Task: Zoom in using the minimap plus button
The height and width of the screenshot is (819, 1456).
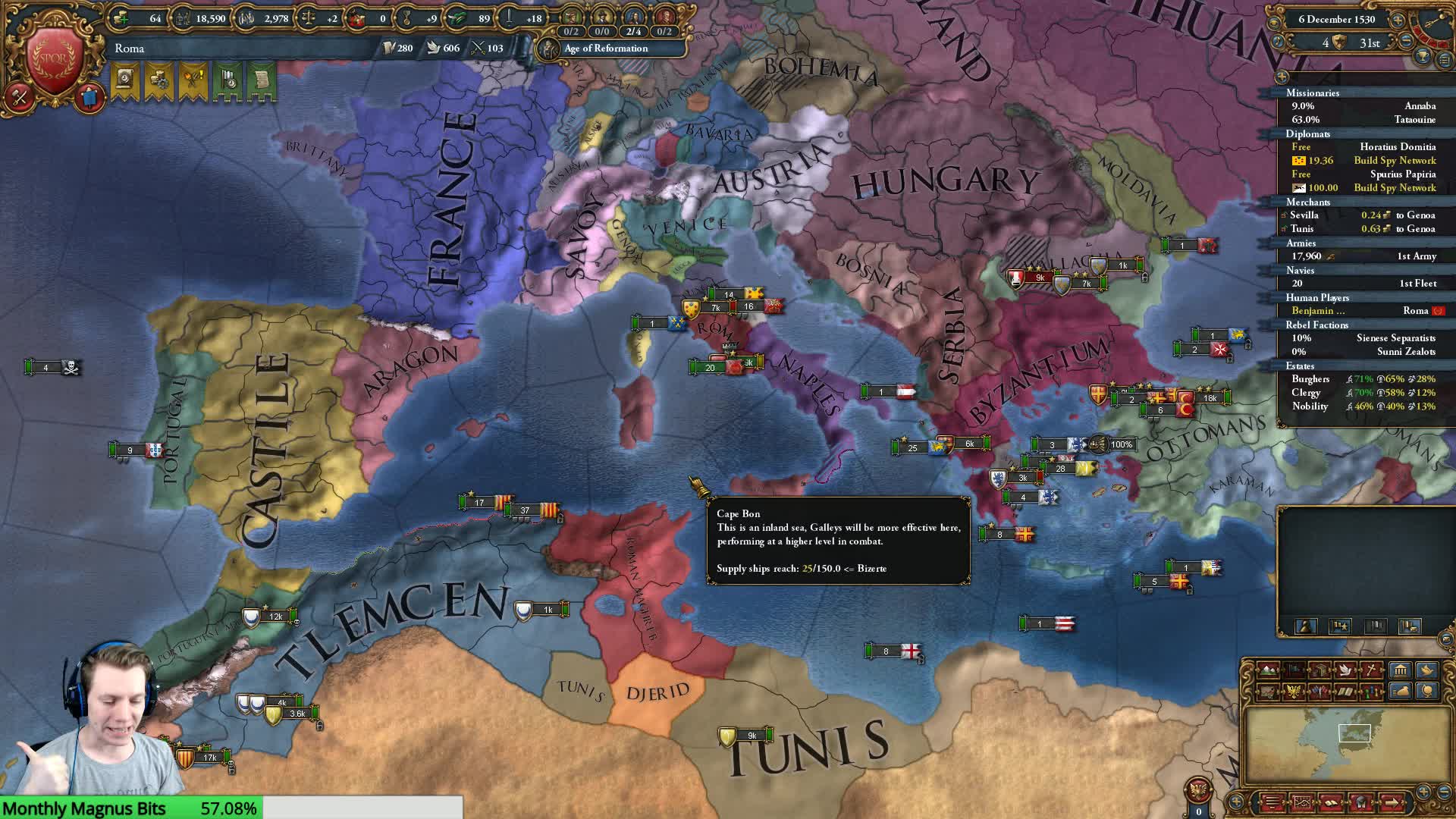Action: click(1423, 791)
